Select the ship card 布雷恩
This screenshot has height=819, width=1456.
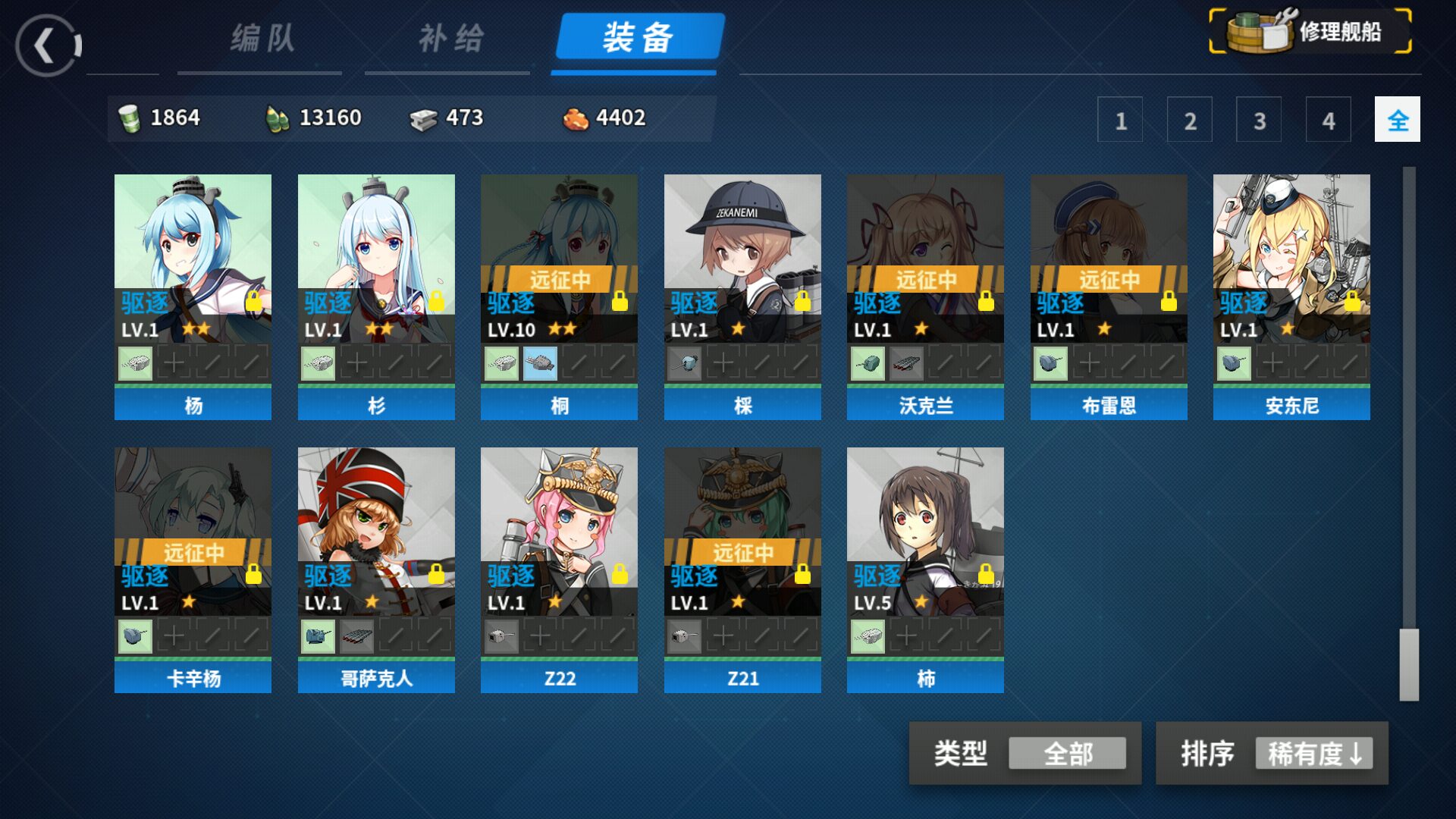(1109, 296)
